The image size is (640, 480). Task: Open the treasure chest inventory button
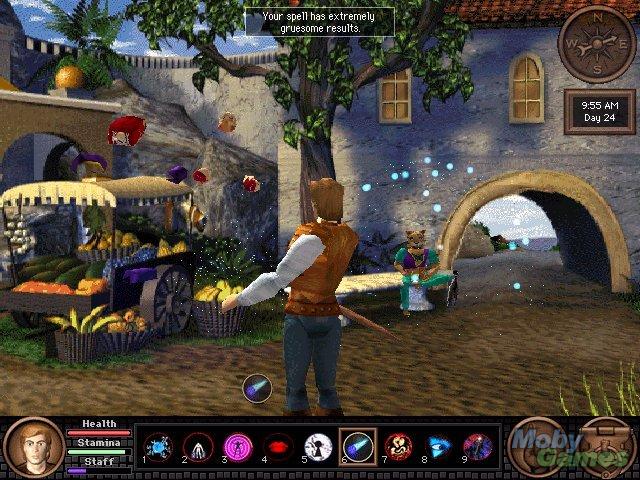pos(606,447)
